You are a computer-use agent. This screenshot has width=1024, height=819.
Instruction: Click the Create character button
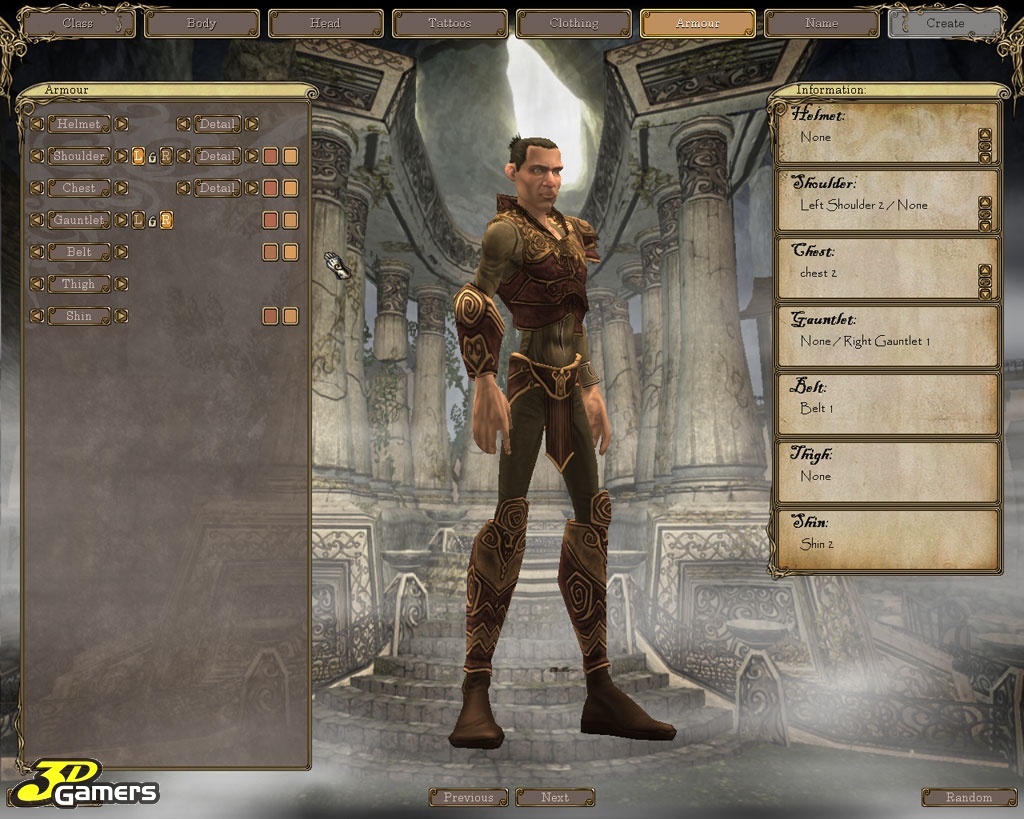945,23
